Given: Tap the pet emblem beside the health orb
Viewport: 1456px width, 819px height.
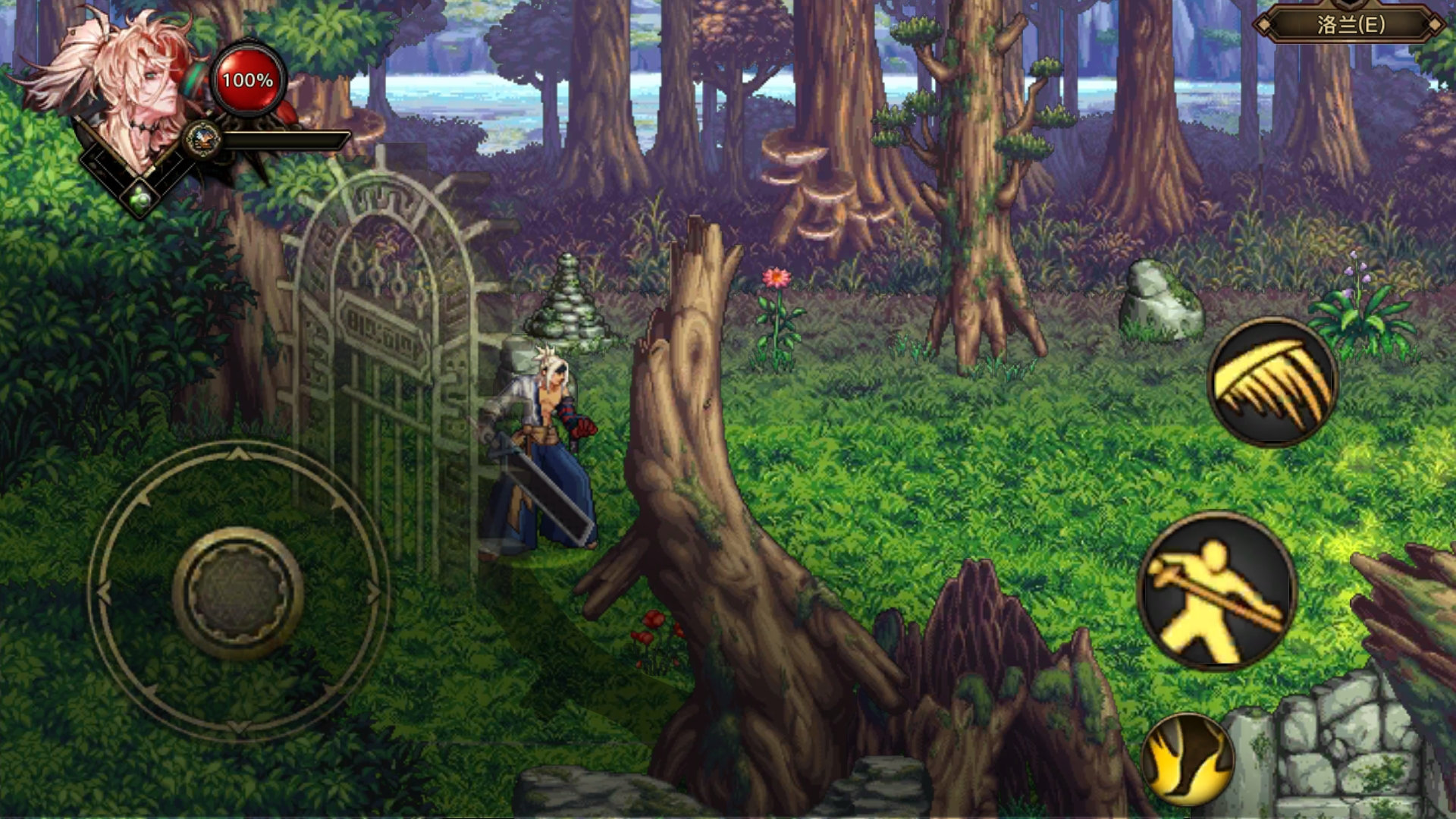Looking at the screenshot, I should coord(202,139).
